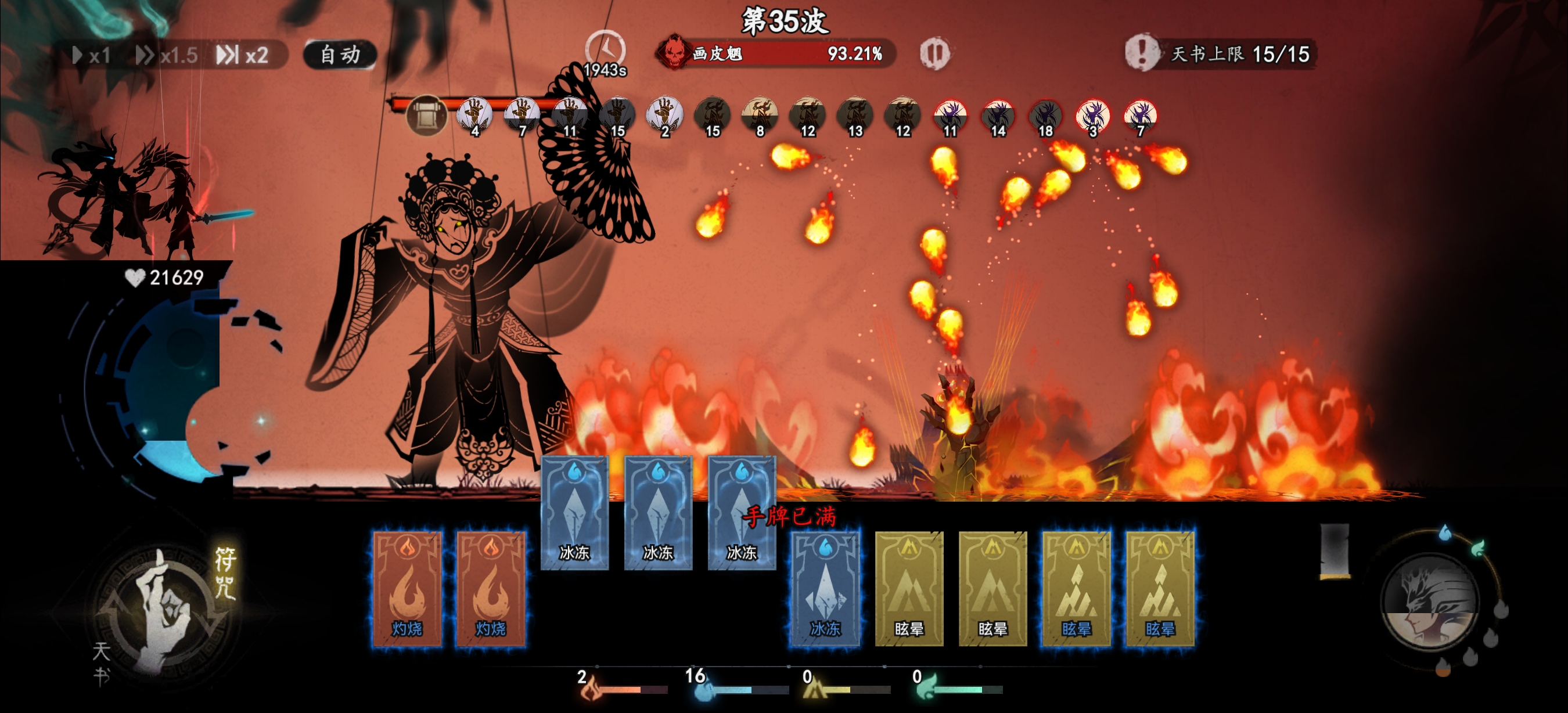Toggle the 自动 auto-battle button
1568x713 pixels.
pos(340,55)
